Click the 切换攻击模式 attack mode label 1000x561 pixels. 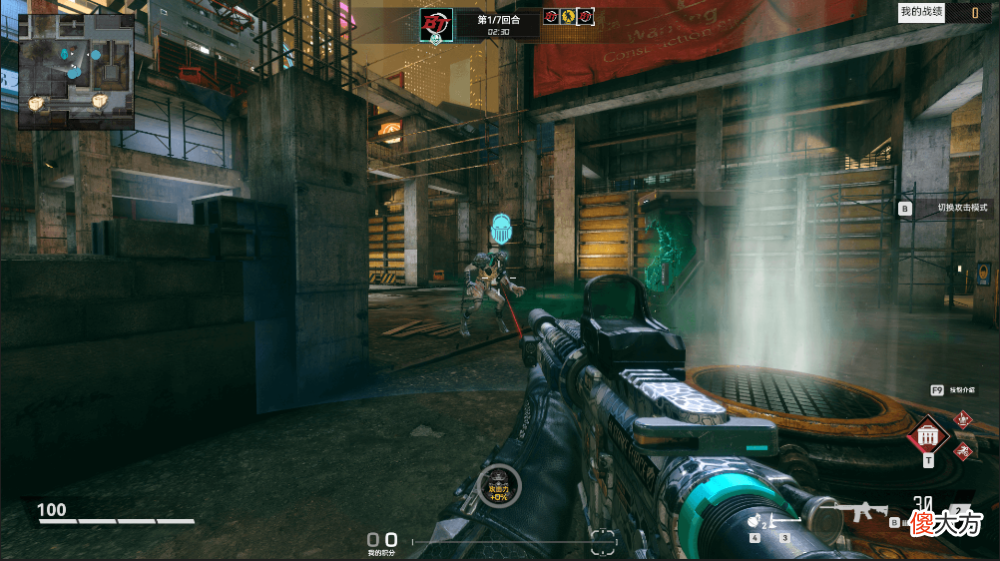[961, 208]
